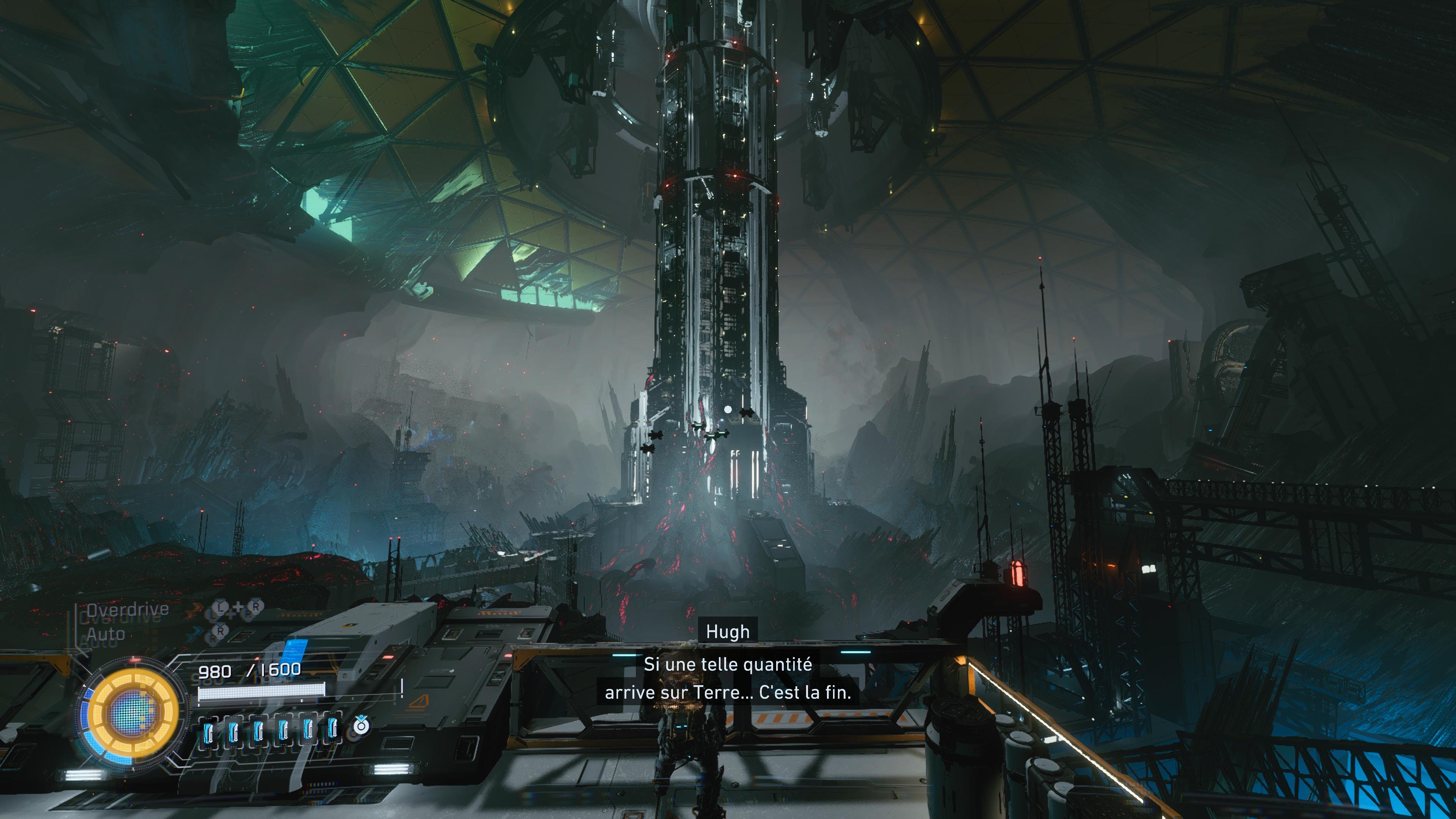
Task: Click the white ring icon beside the blue cartridges
Action: [x=361, y=725]
